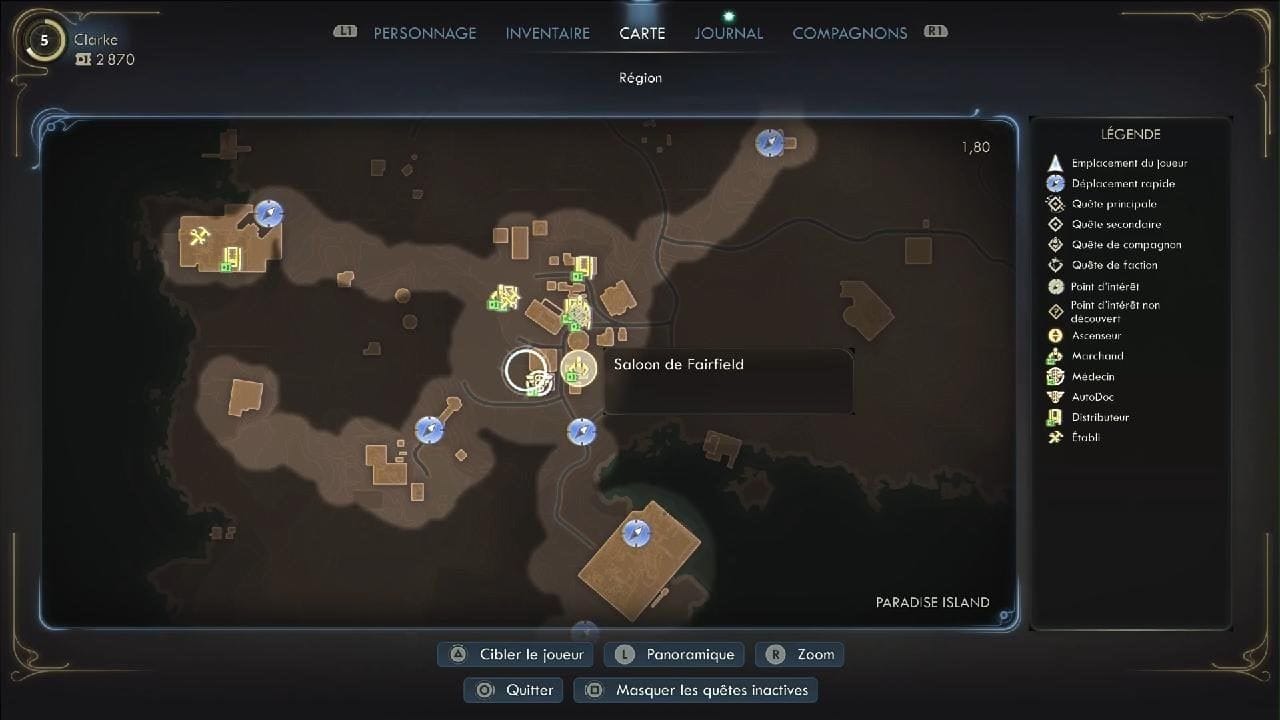Screen dimensions: 1280x720
Task: Click the Ascenseur icon in the legend
Action: point(1055,336)
